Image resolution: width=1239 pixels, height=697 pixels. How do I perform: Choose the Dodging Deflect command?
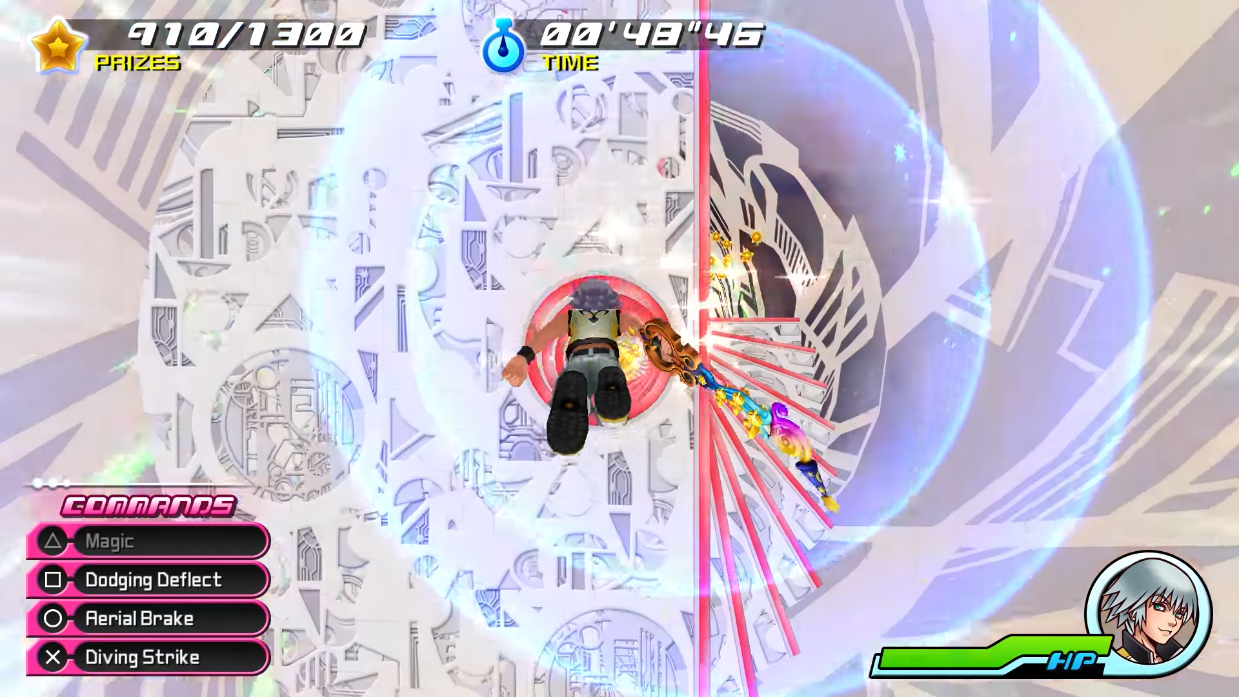[x=148, y=580]
